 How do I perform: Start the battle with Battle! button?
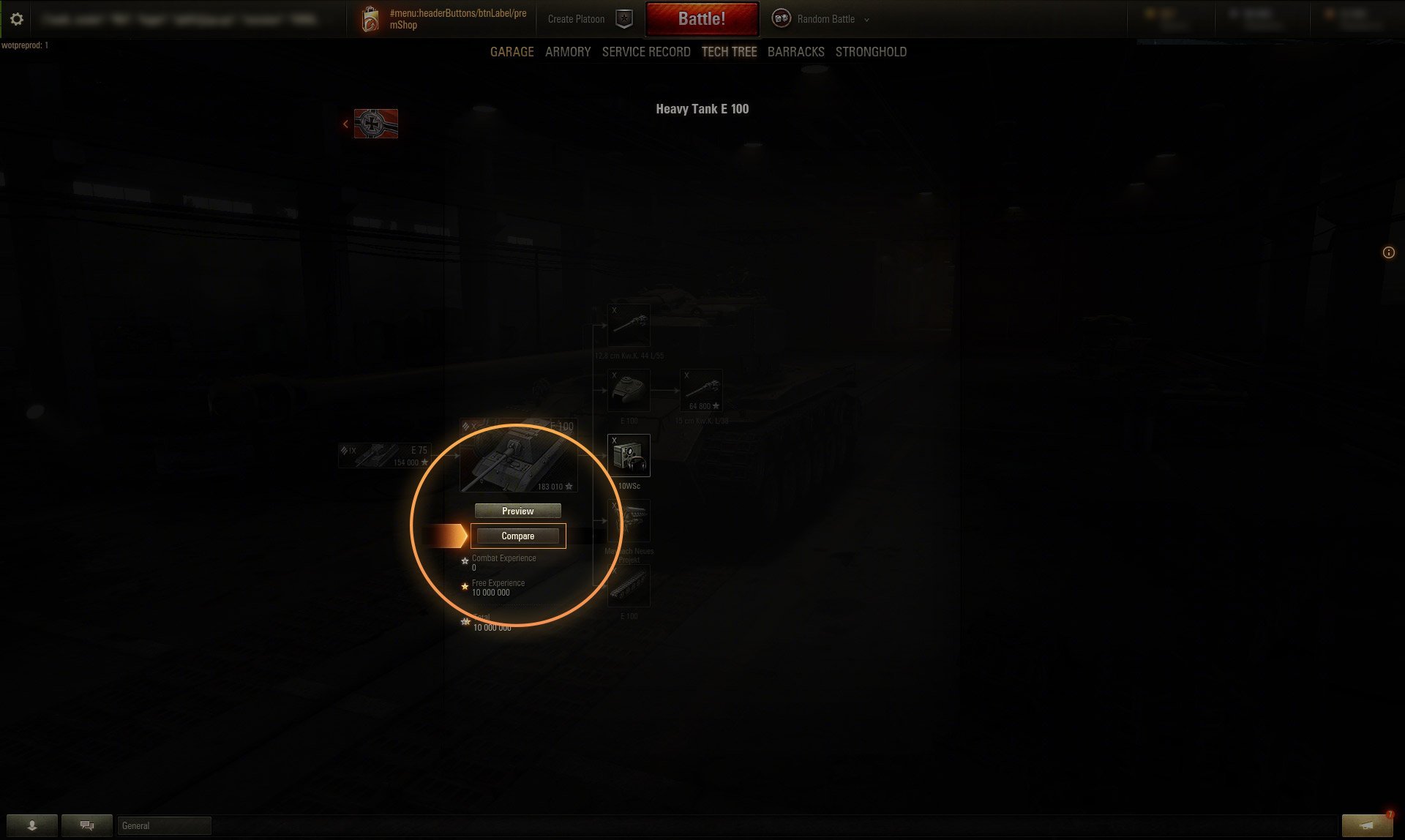[702, 19]
